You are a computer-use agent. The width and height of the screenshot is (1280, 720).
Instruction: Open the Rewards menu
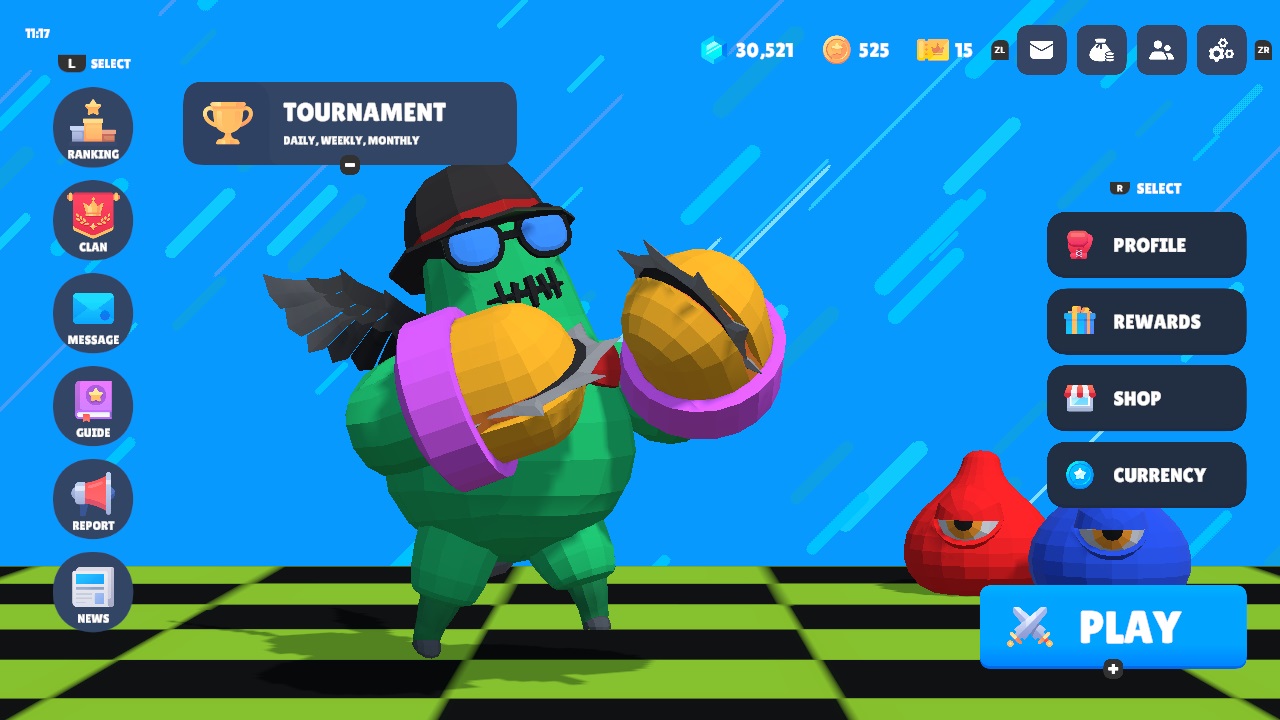pos(1146,322)
